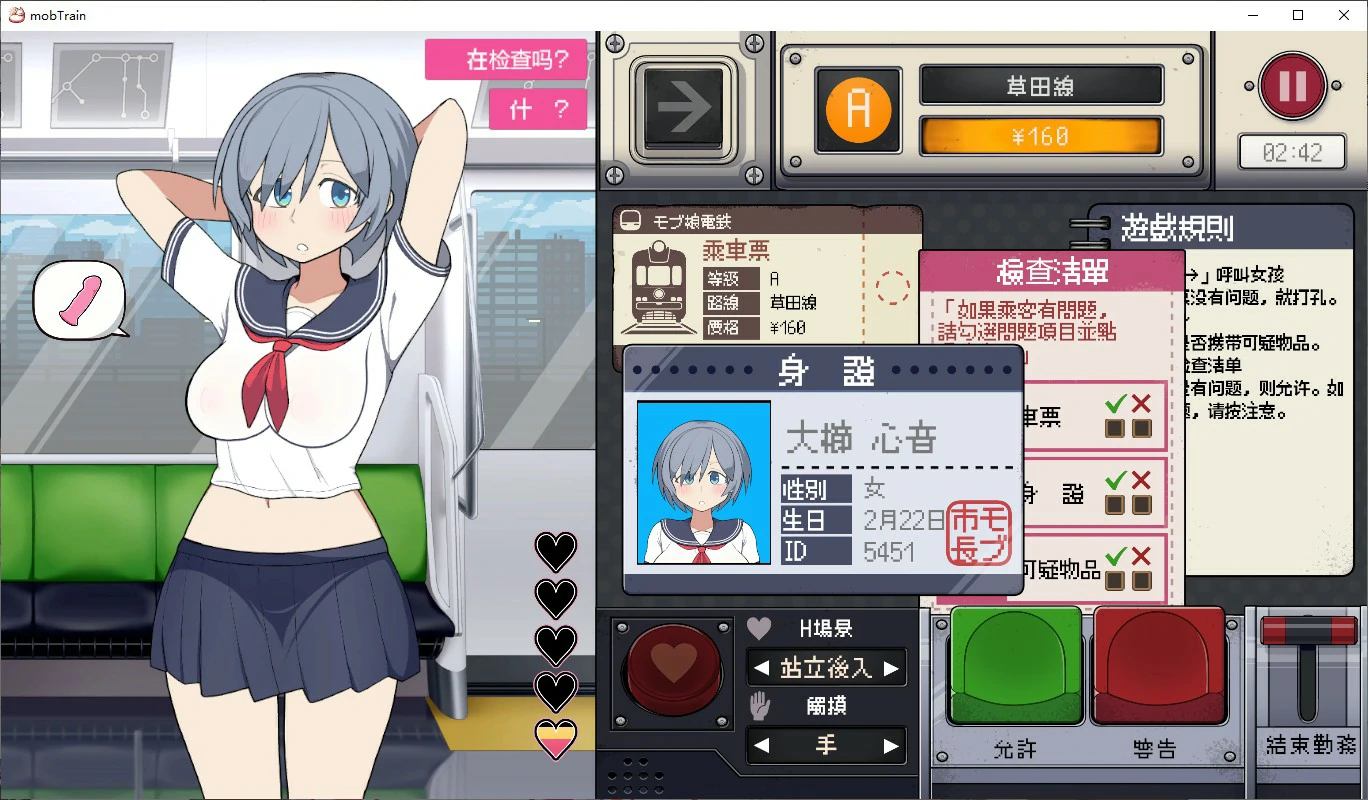Select the "什？" dialogue reply

point(538,109)
